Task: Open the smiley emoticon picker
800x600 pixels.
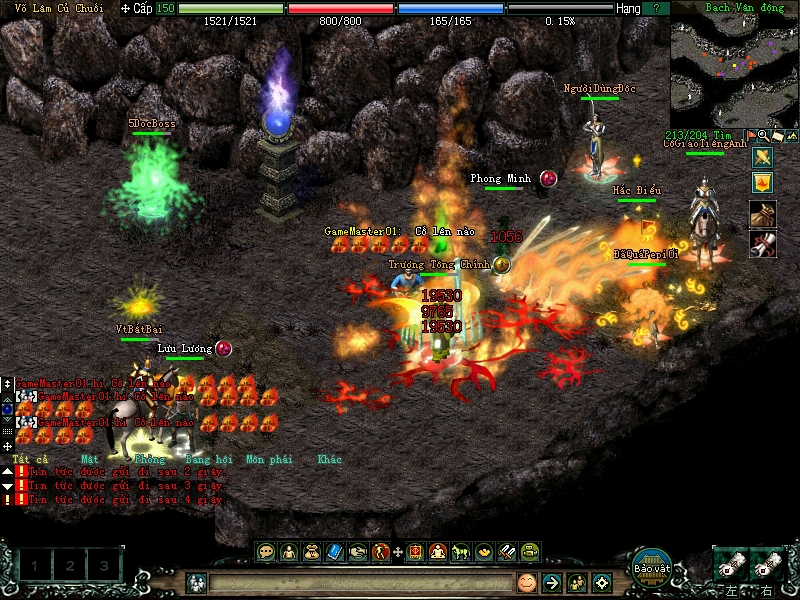Action: tap(527, 582)
